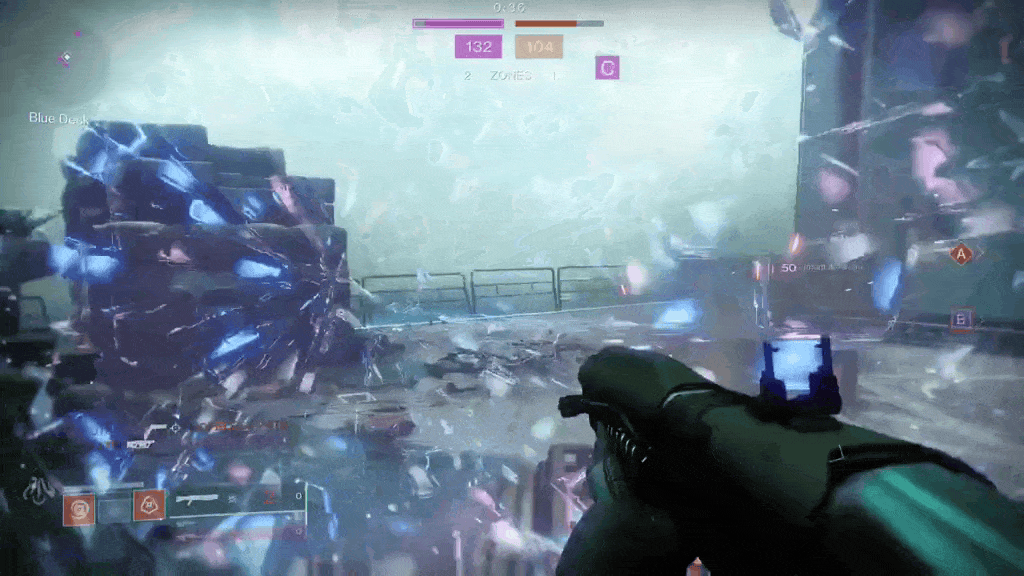The height and width of the screenshot is (576, 1024).
Task: Activate the orange grenade ability icon
Action: tap(79, 508)
